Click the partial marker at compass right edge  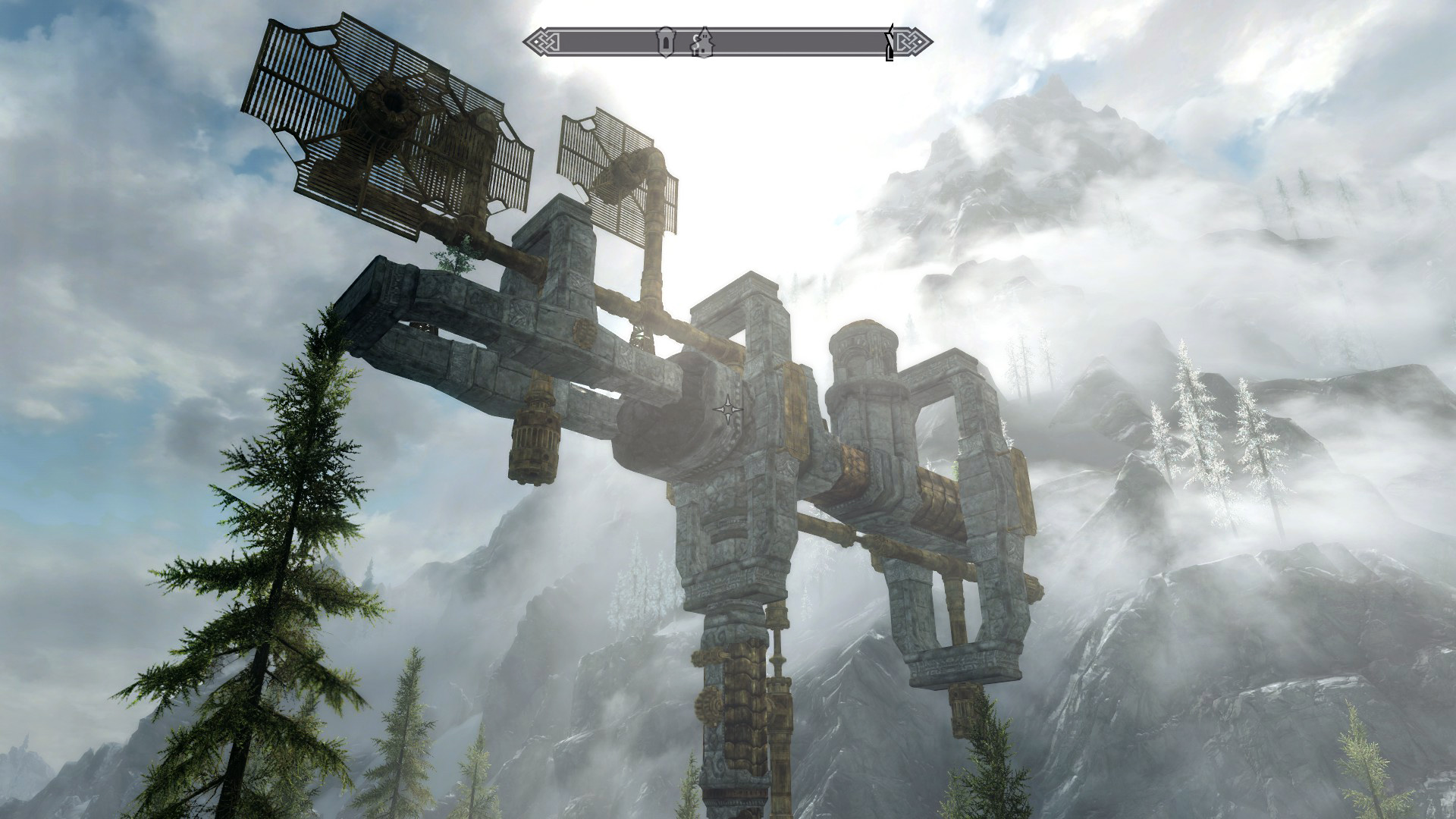(x=890, y=42)
